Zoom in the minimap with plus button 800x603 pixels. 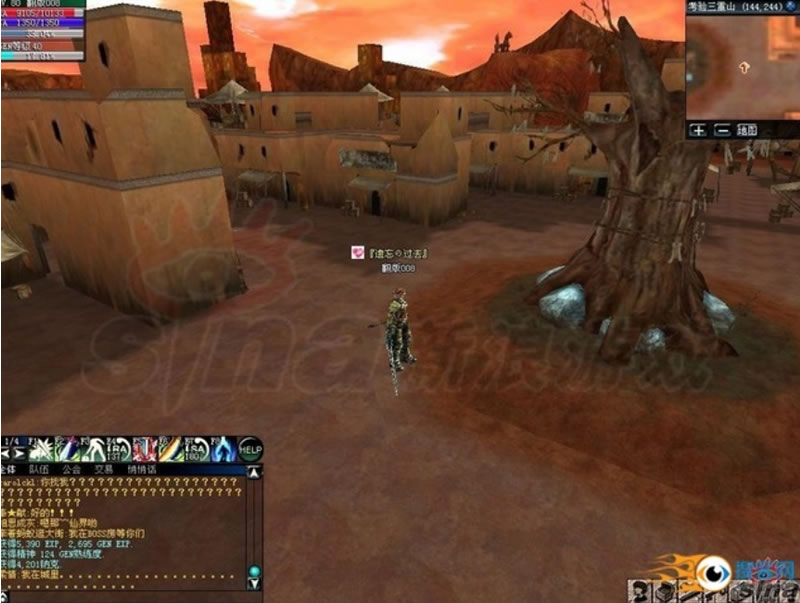click(x=699, y=130)
